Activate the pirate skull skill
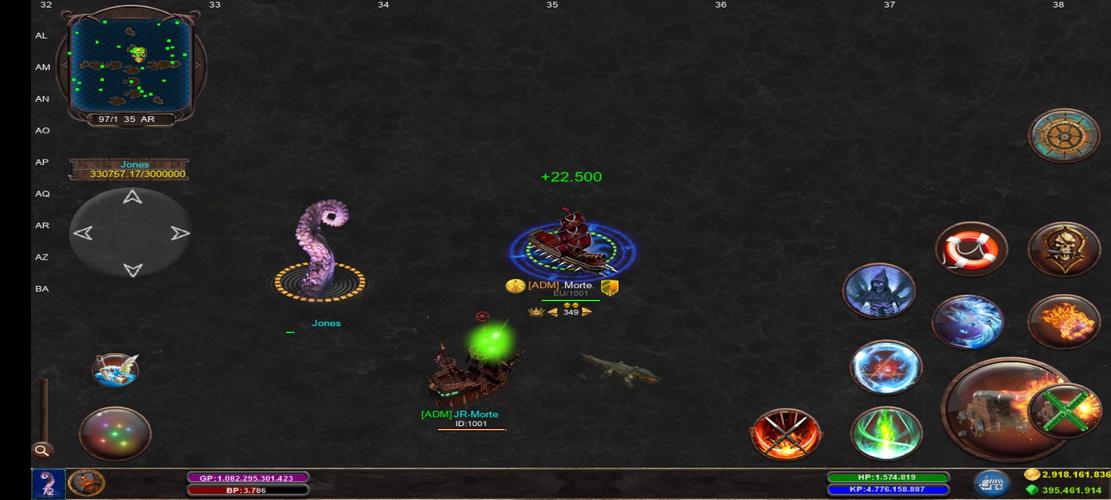Image resolution: width=1111 pixels, height=500 pixels. (1064, 247)
